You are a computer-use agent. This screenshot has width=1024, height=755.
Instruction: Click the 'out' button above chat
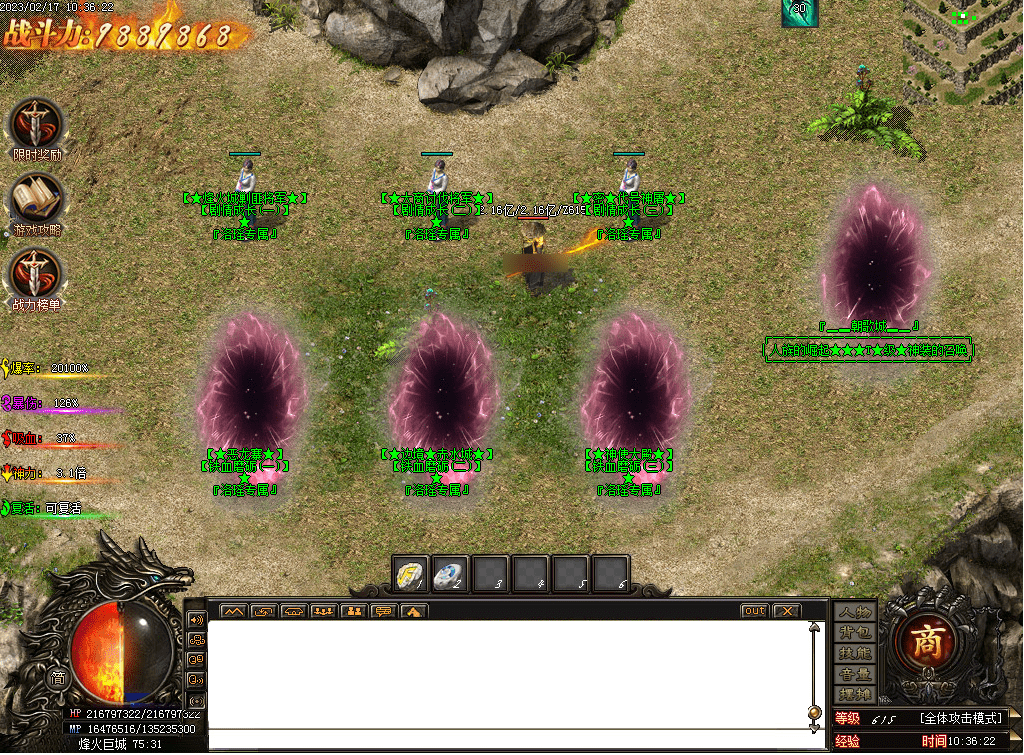(x=754, y=611)
